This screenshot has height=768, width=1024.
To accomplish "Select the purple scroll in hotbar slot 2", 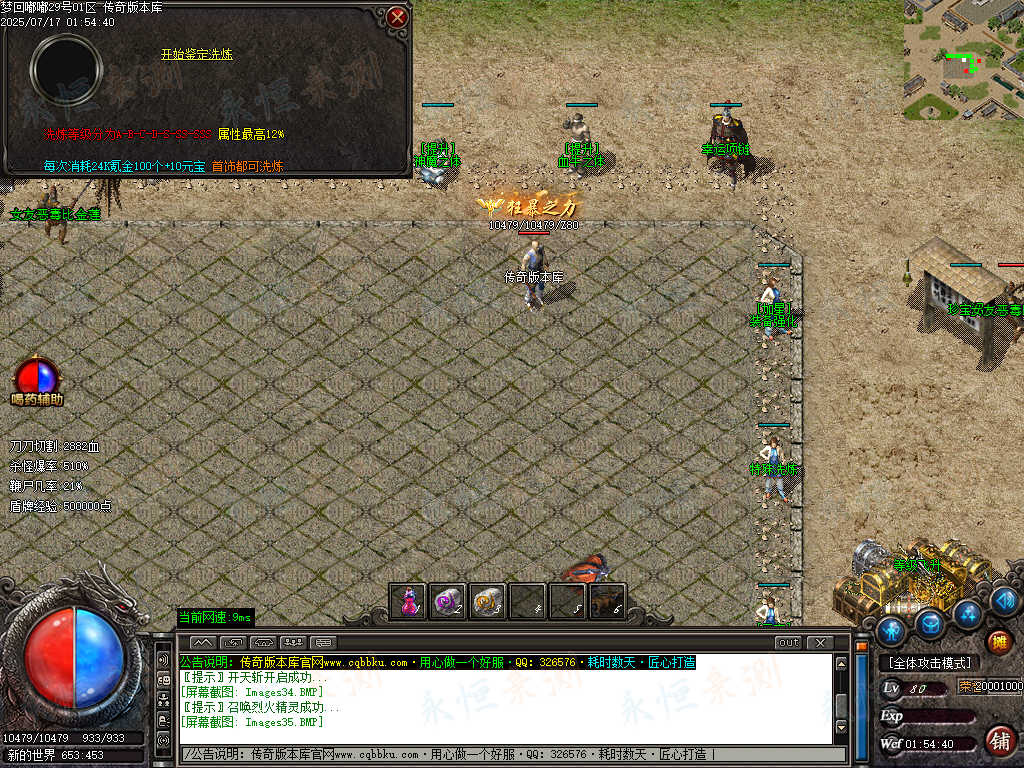I will [x=447, y=601].
